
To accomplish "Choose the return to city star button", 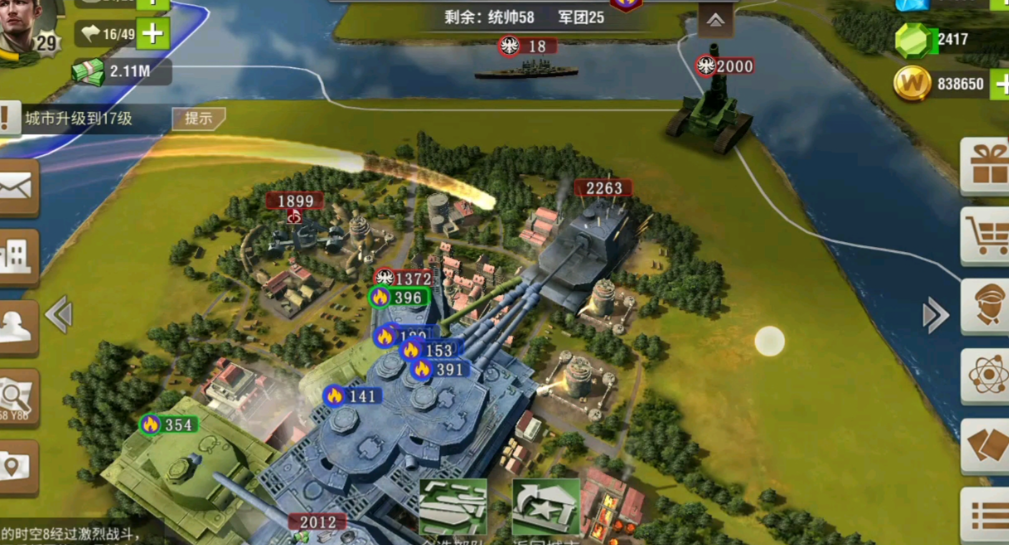I will point(545,508).
